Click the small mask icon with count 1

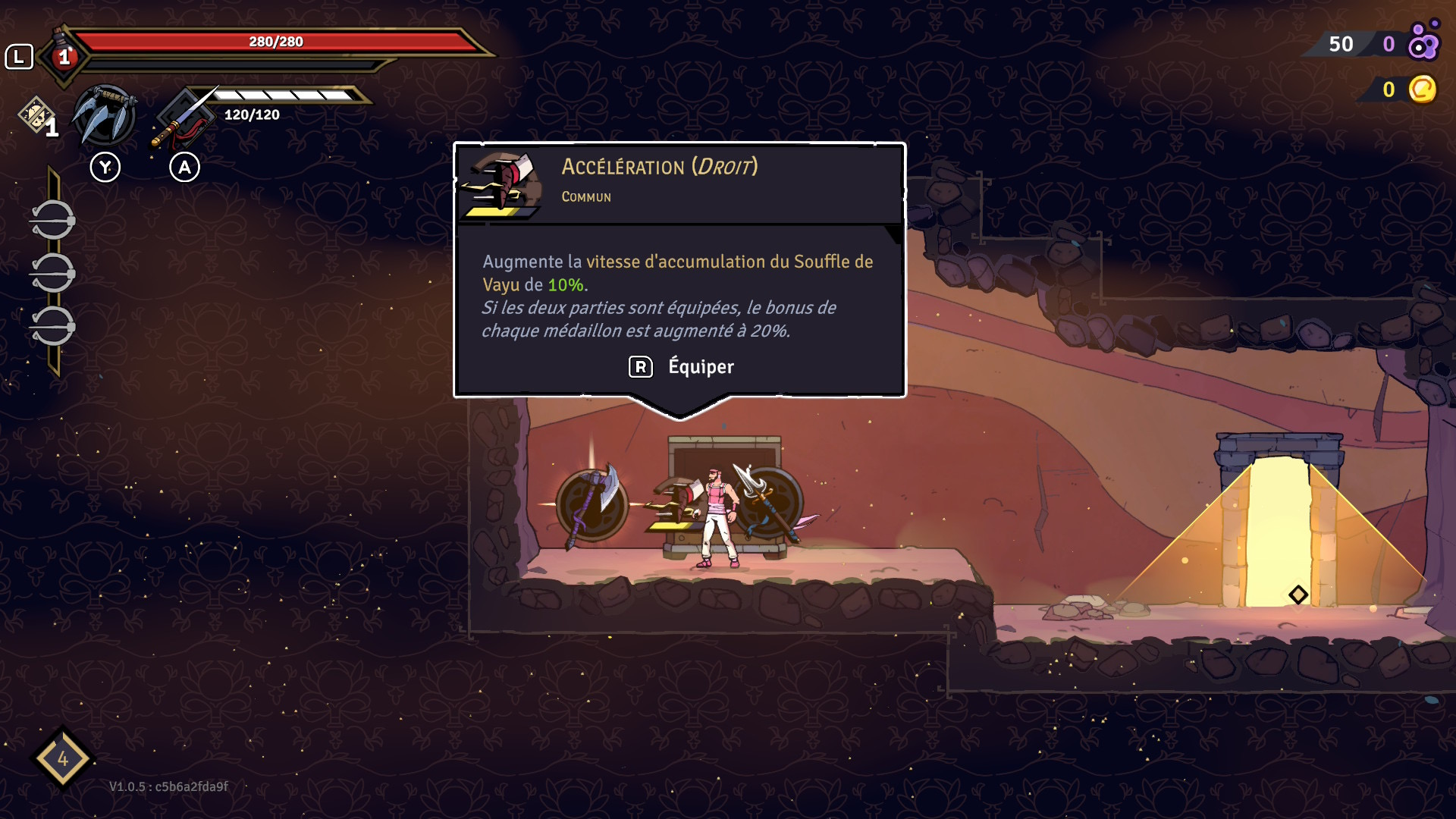pos(36,115)
